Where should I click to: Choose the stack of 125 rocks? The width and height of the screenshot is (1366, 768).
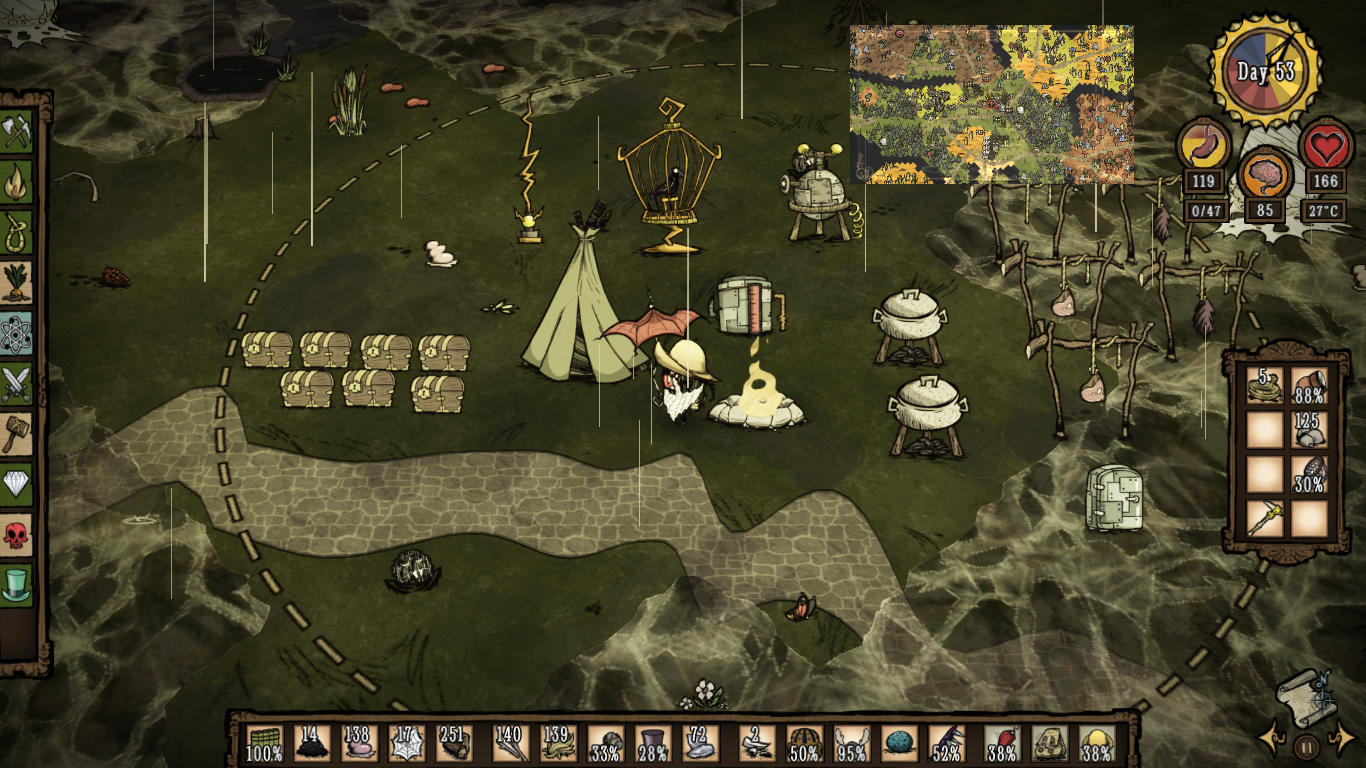(x=1308, y=430)
